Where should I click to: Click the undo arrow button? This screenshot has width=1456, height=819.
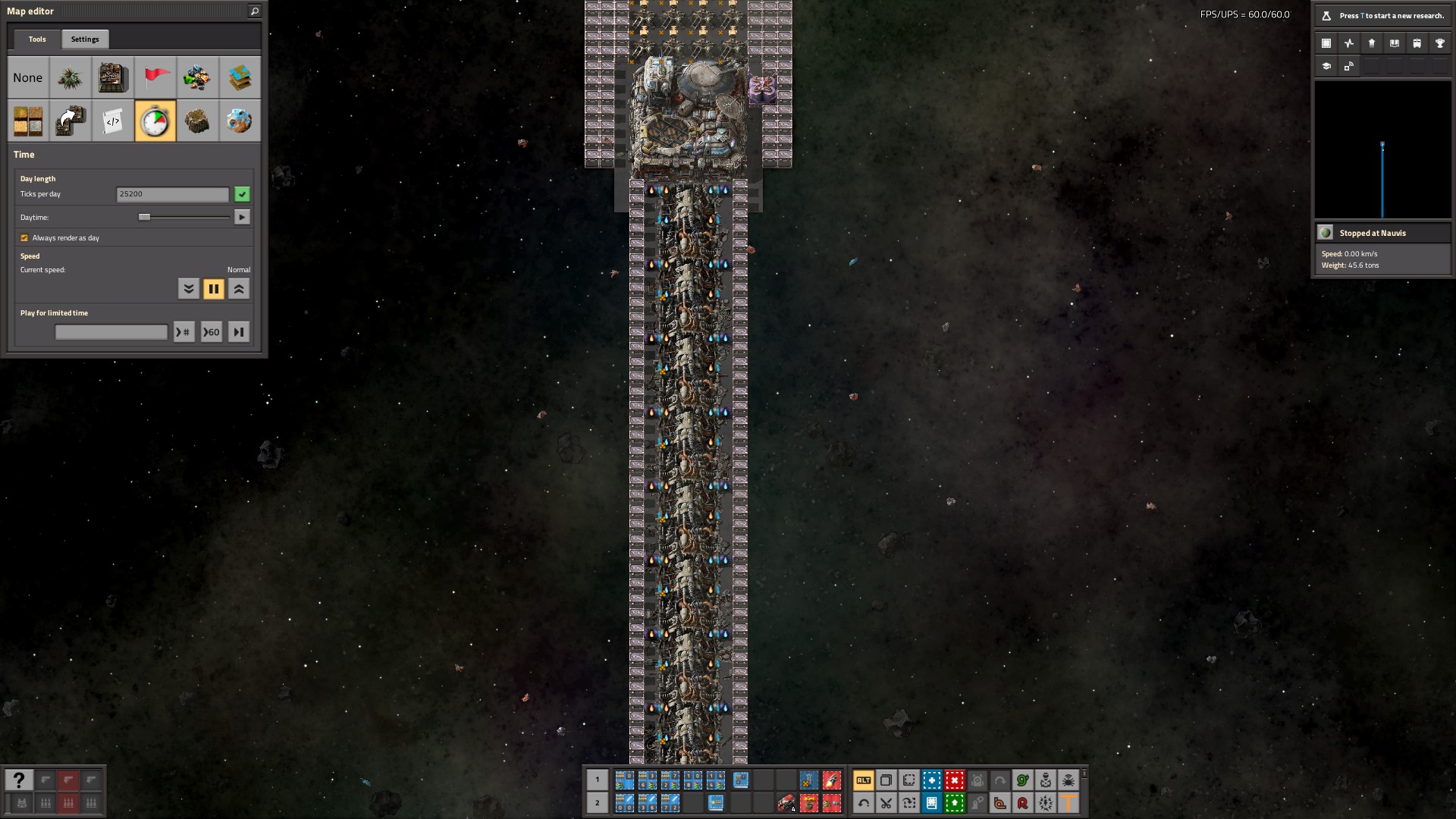863,803
